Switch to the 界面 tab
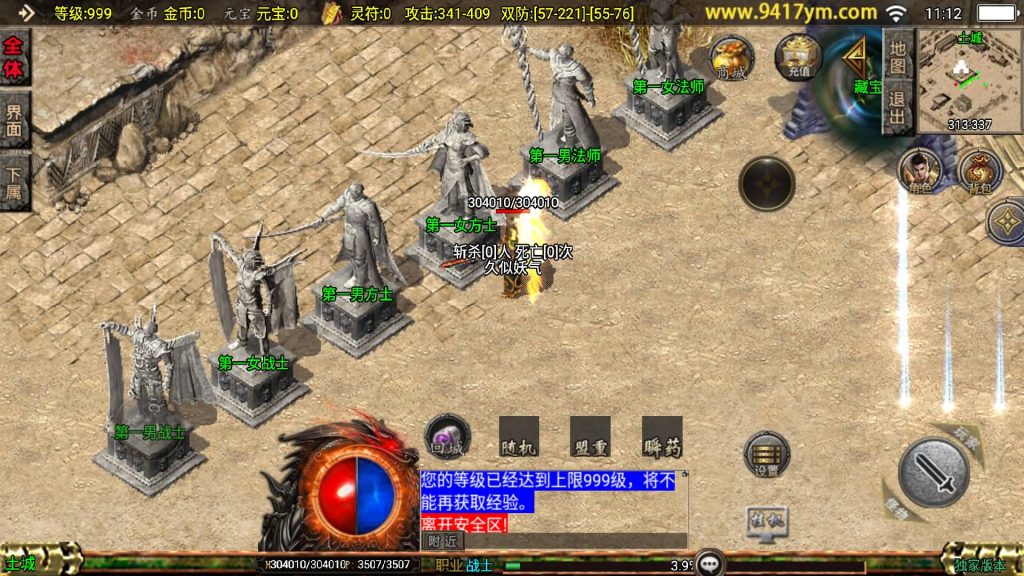Image resolution: width=1024 pixels, height=576 pixels. pyautogui.click(x=15, y=120)
